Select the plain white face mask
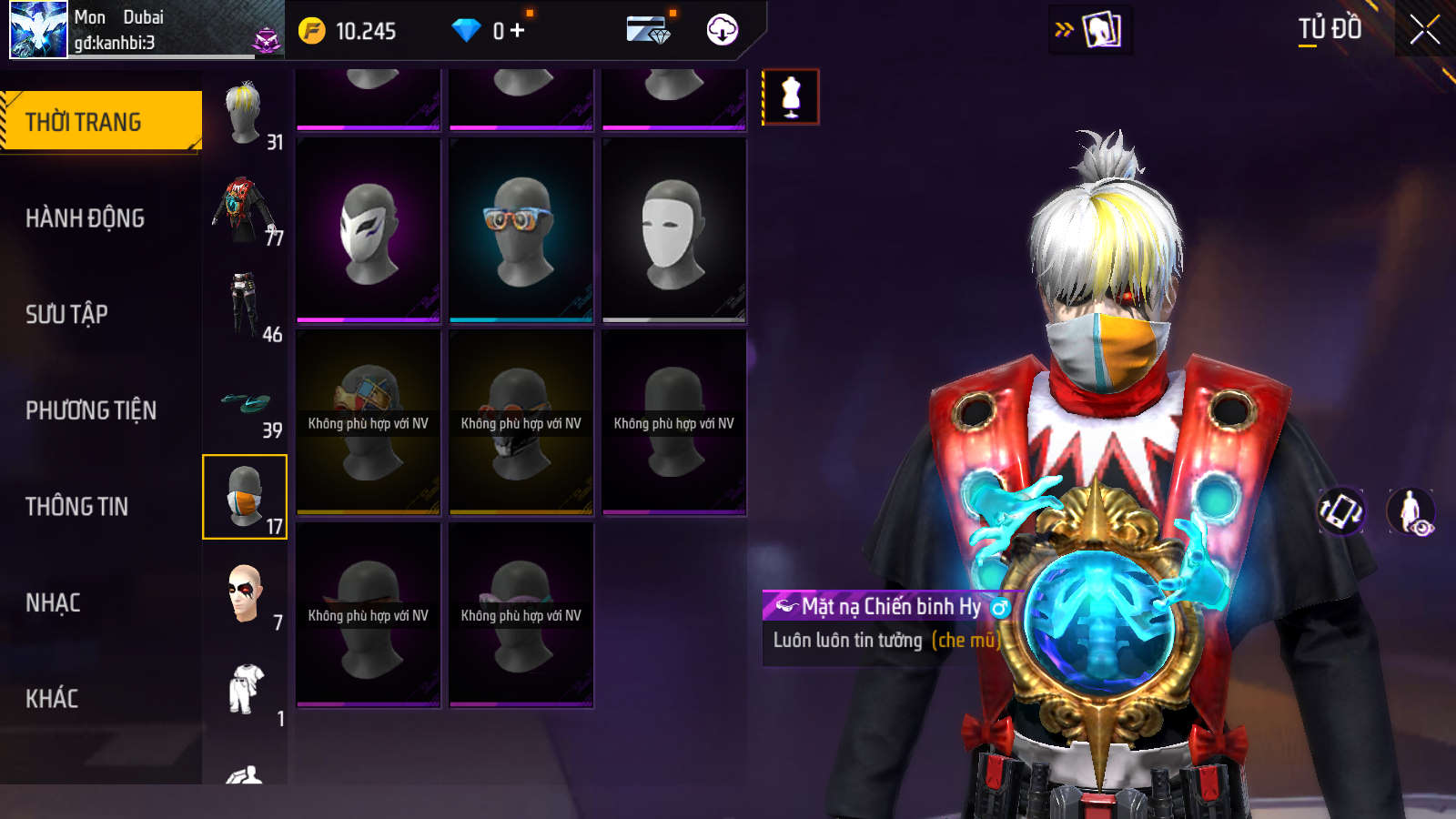This screenshot has width=1456, height=819. coord(674,230)
